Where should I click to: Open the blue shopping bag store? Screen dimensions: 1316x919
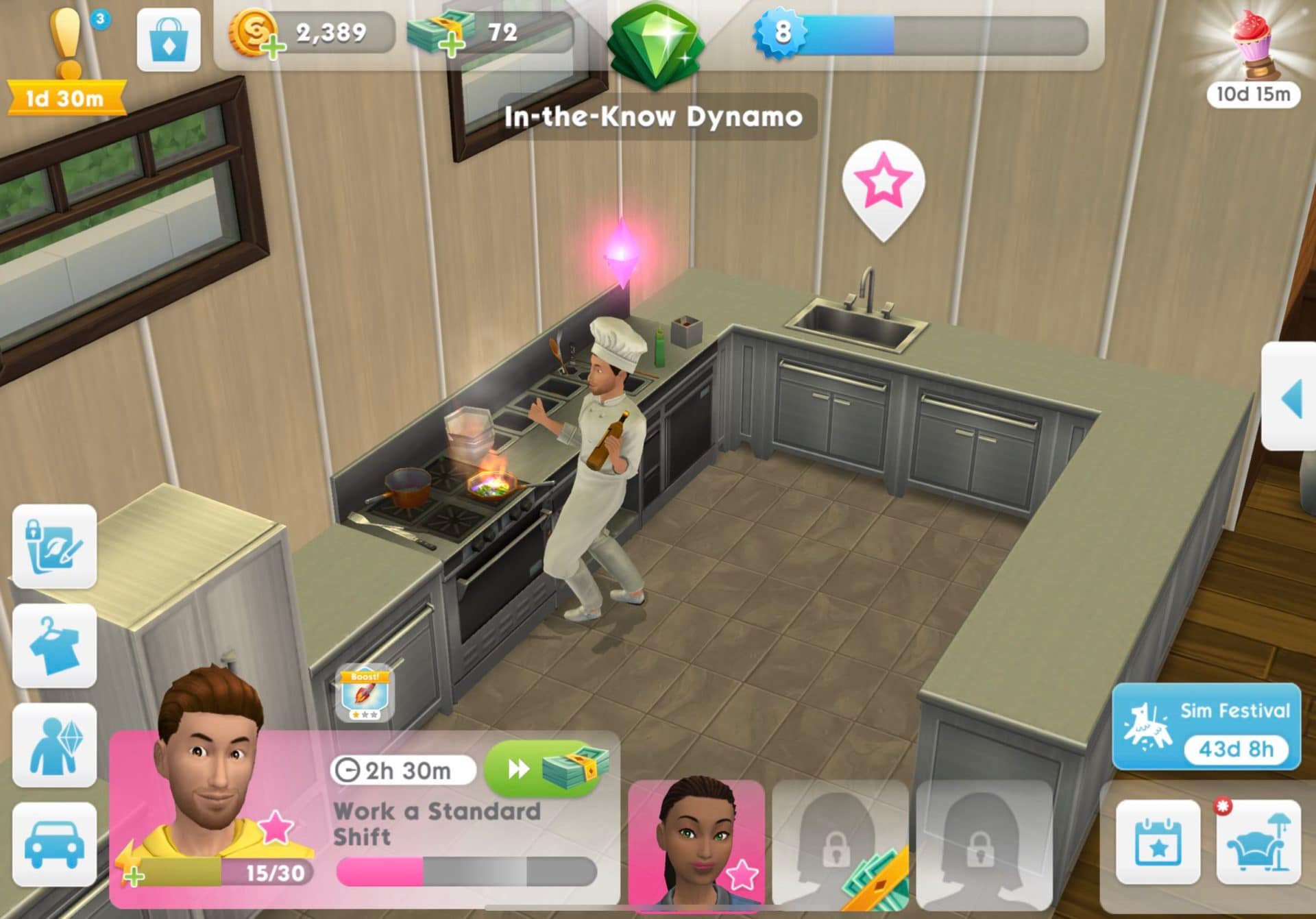169,40
